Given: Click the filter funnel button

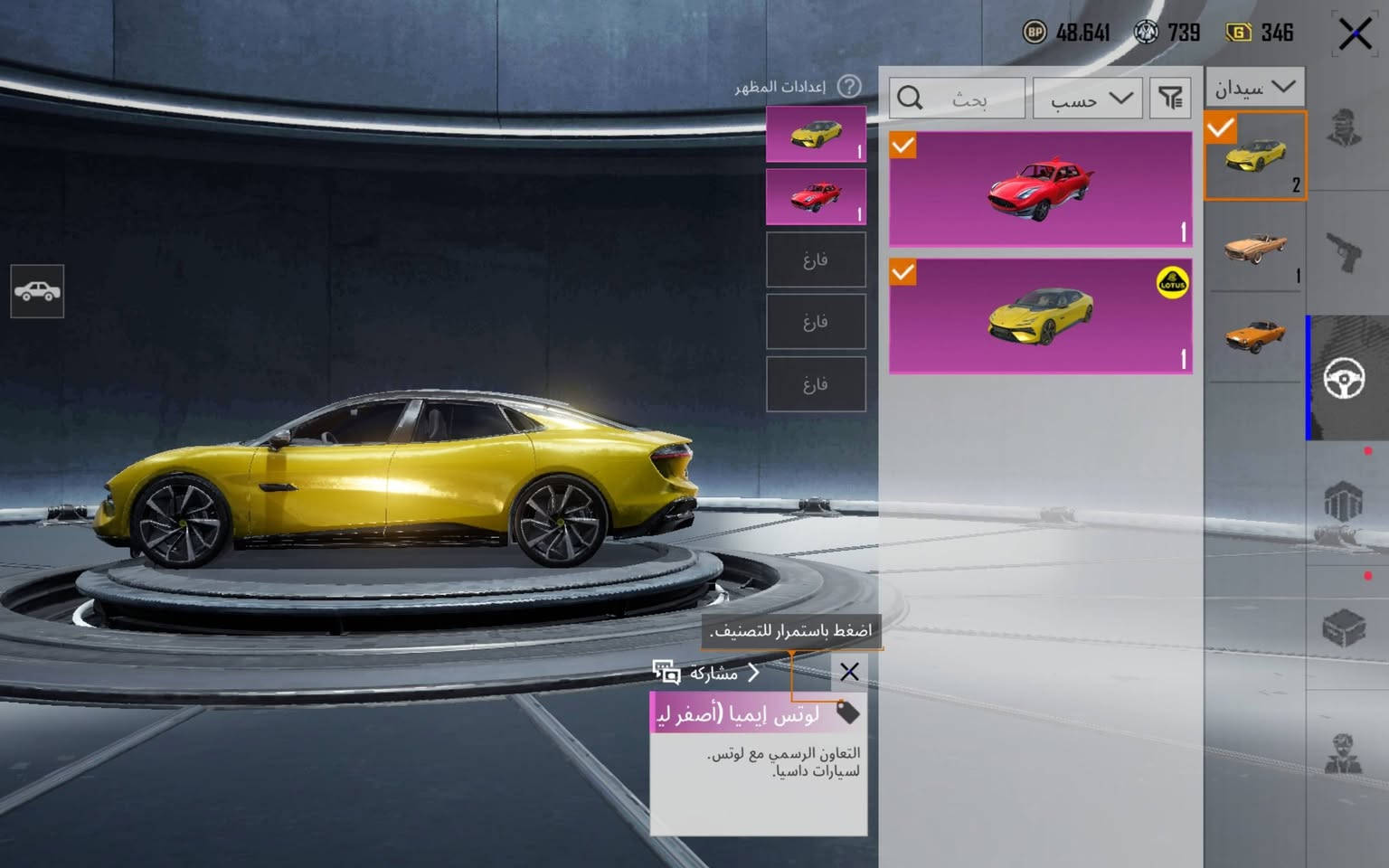Looking at the screenshot, I should coord(1170,99).
